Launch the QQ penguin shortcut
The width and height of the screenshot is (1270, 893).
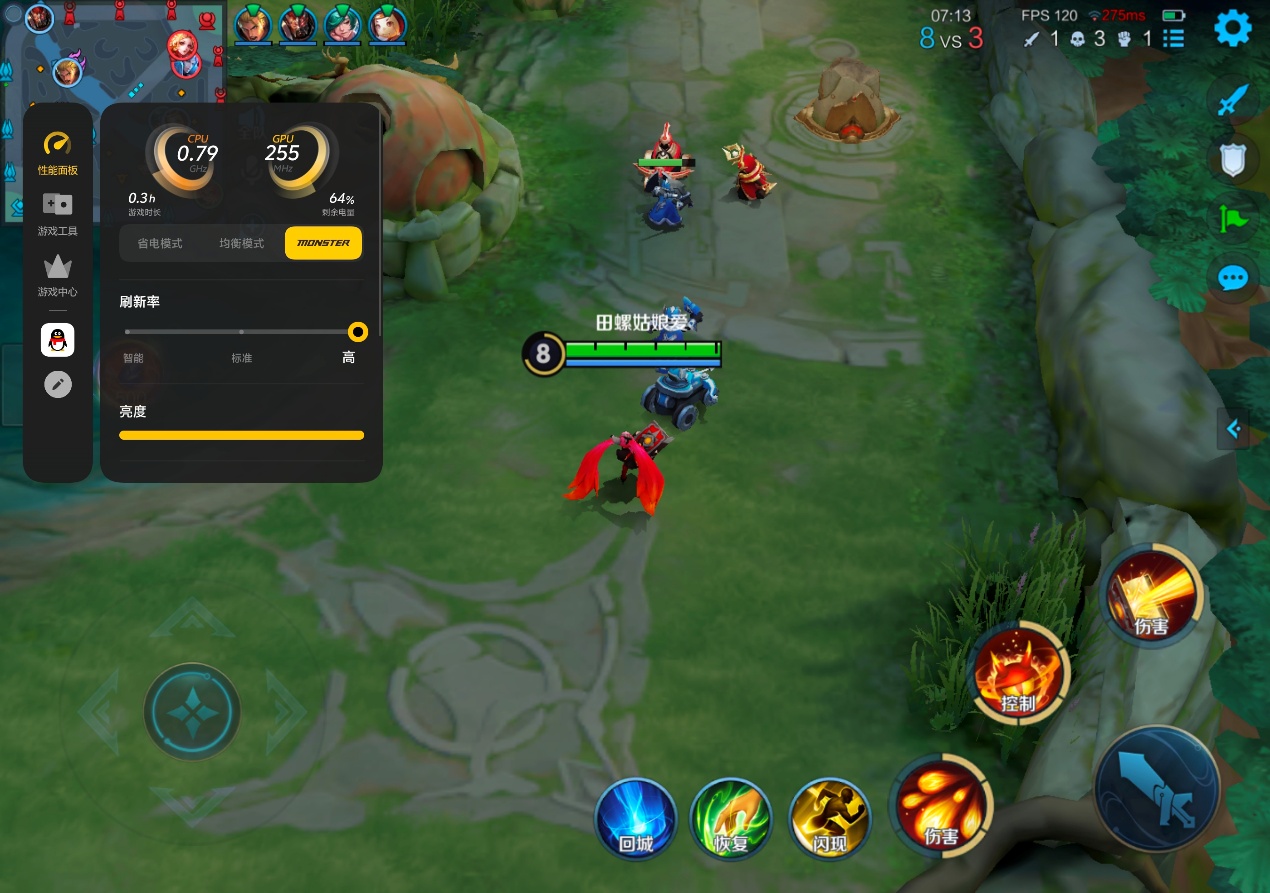(58, 340)
